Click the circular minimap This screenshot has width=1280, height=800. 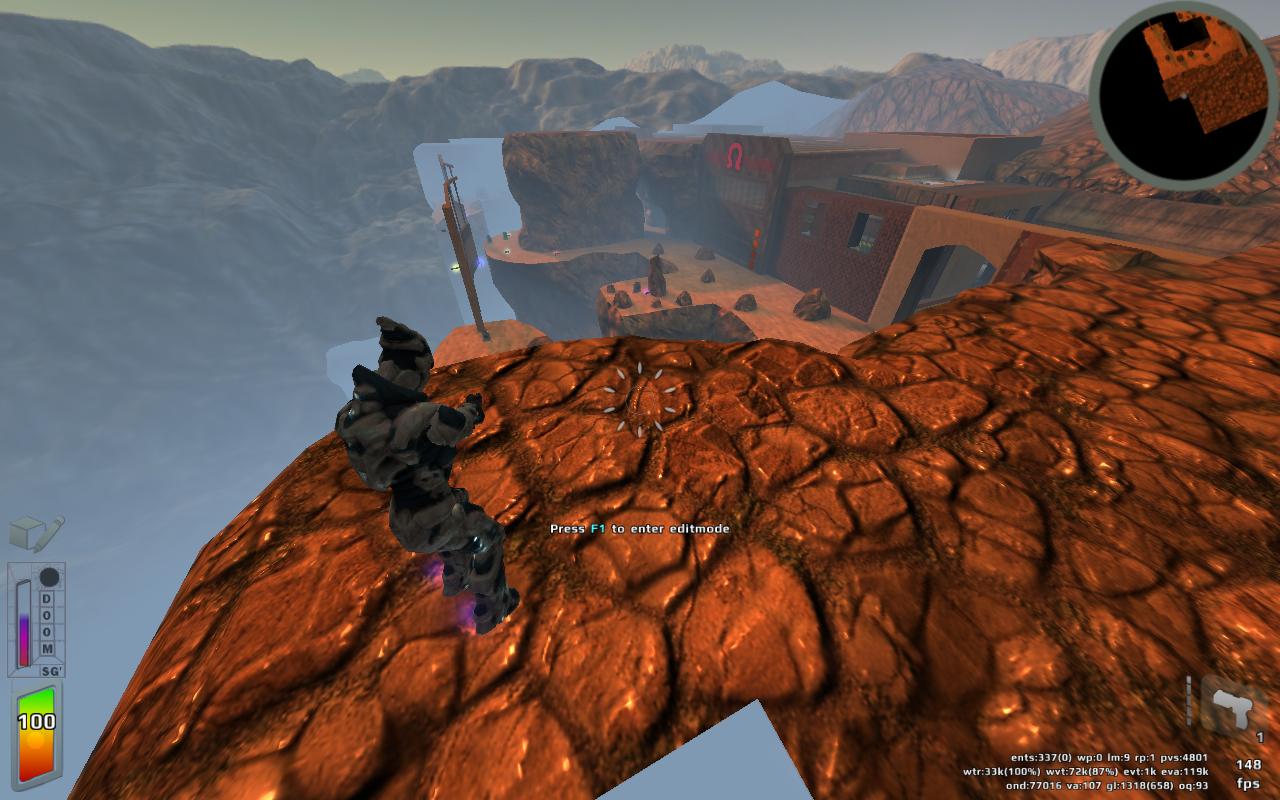pos(1184,96)
